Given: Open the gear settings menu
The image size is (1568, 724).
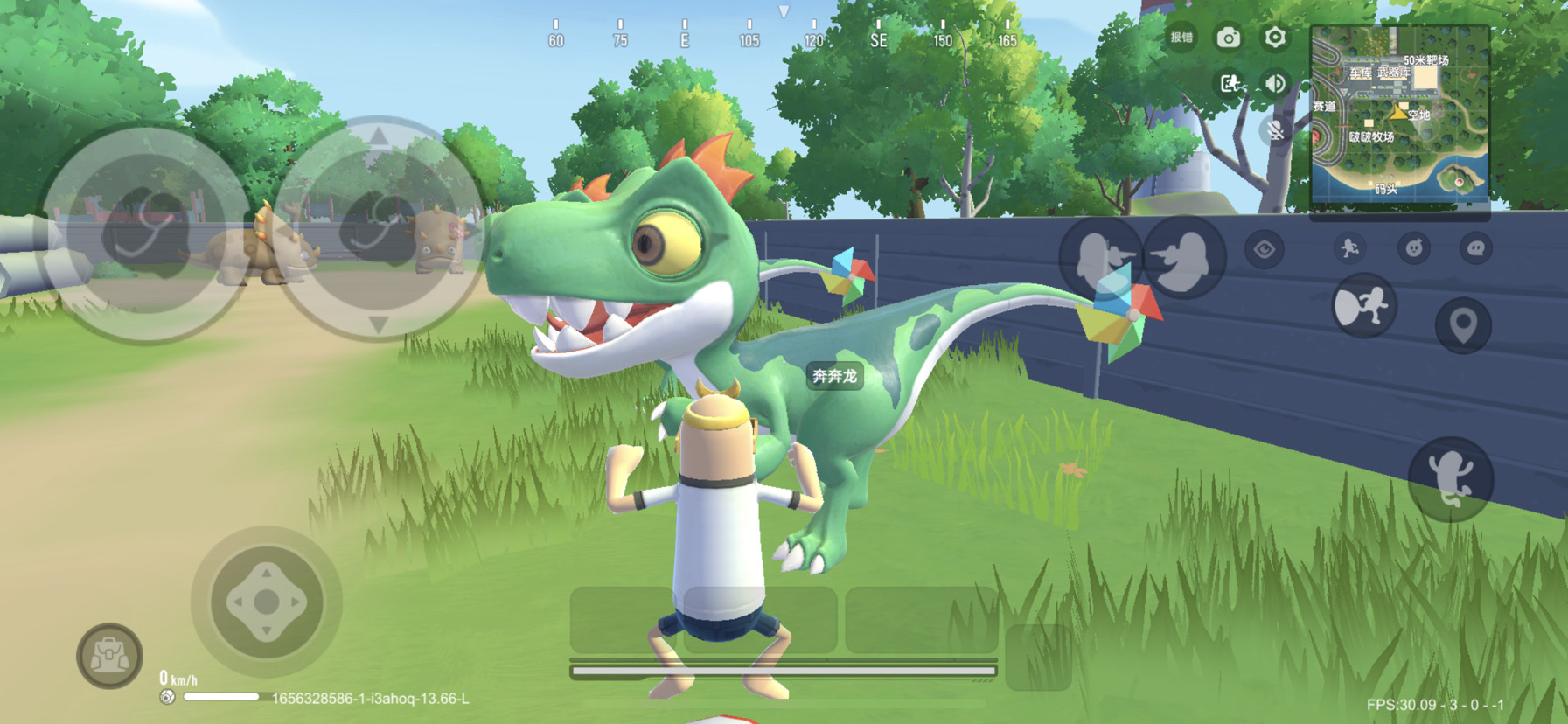Looking at the screenshot, I should pyautogui.click(x=1275, y=38).
